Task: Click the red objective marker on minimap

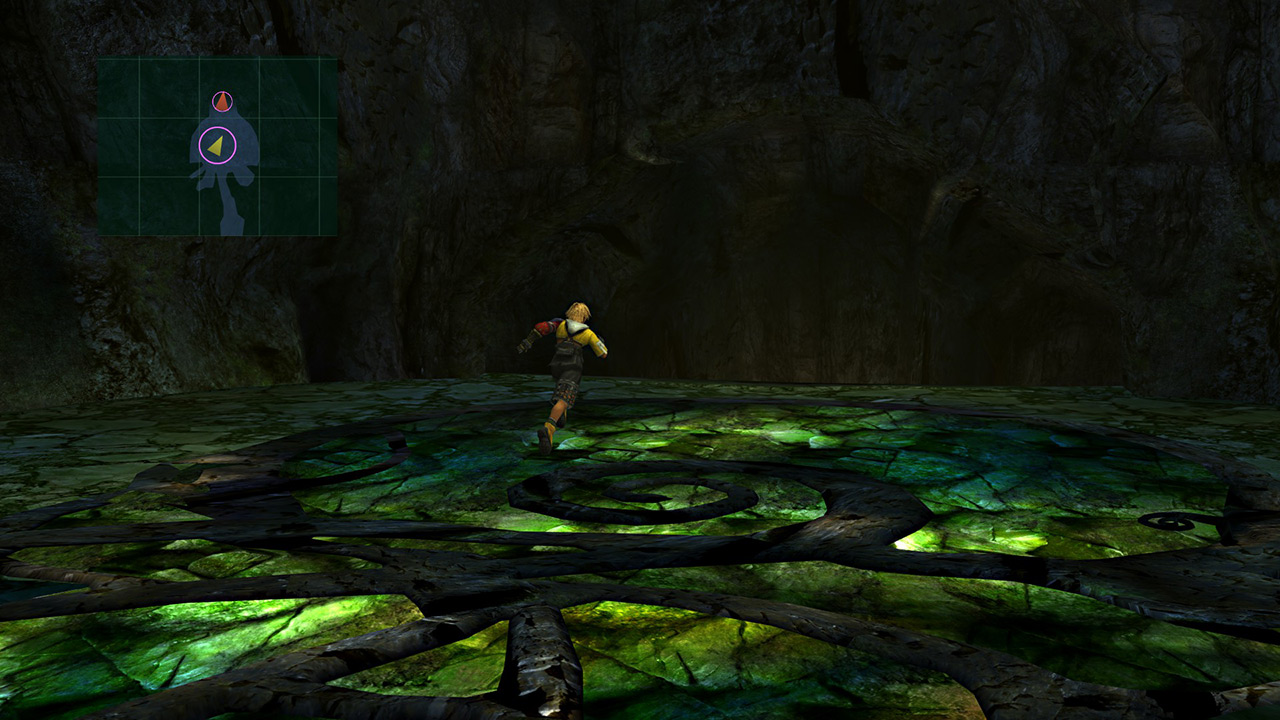Action: pos(222,102)
